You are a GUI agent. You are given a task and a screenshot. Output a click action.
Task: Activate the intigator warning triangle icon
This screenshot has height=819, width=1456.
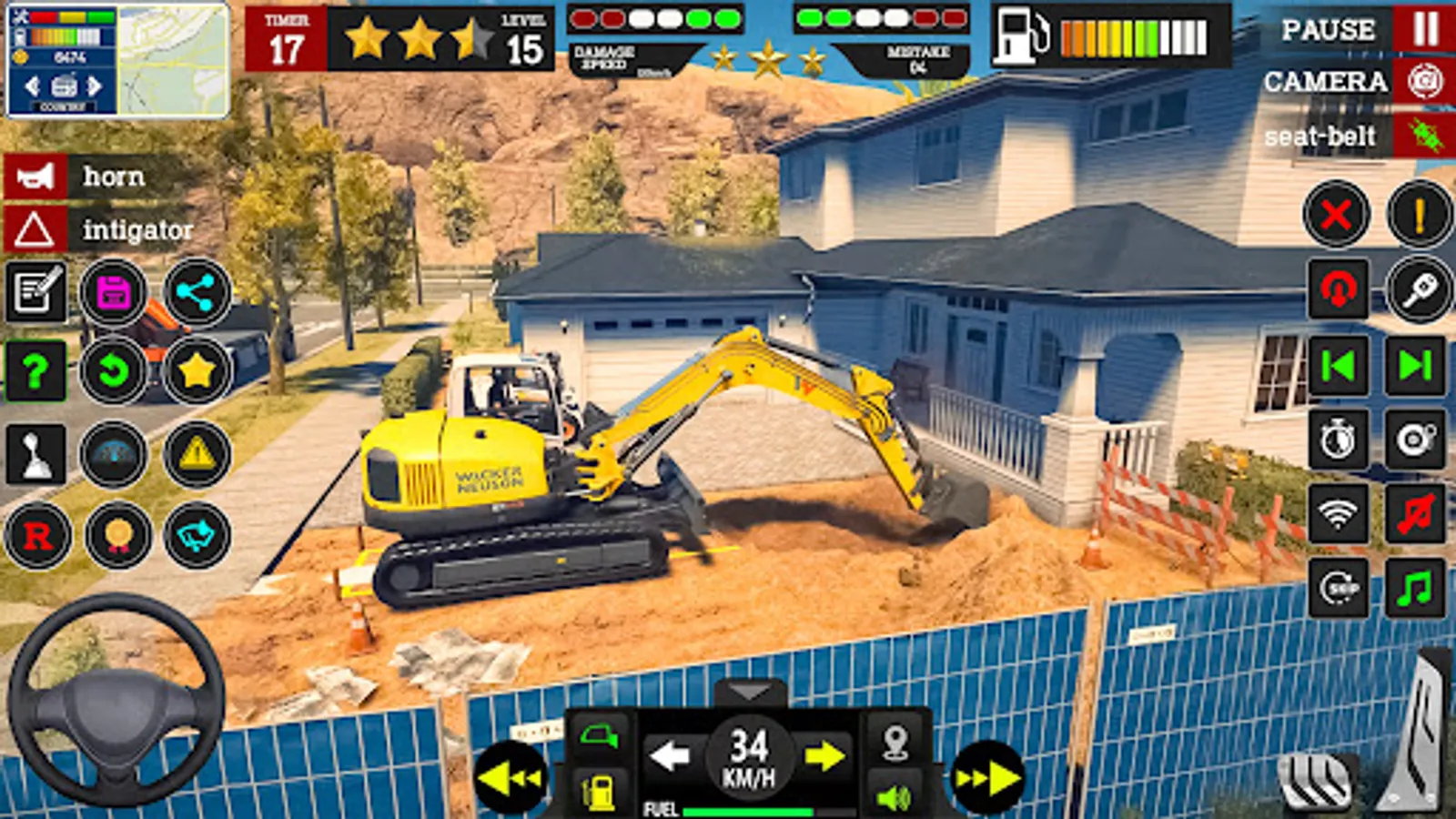36,227
